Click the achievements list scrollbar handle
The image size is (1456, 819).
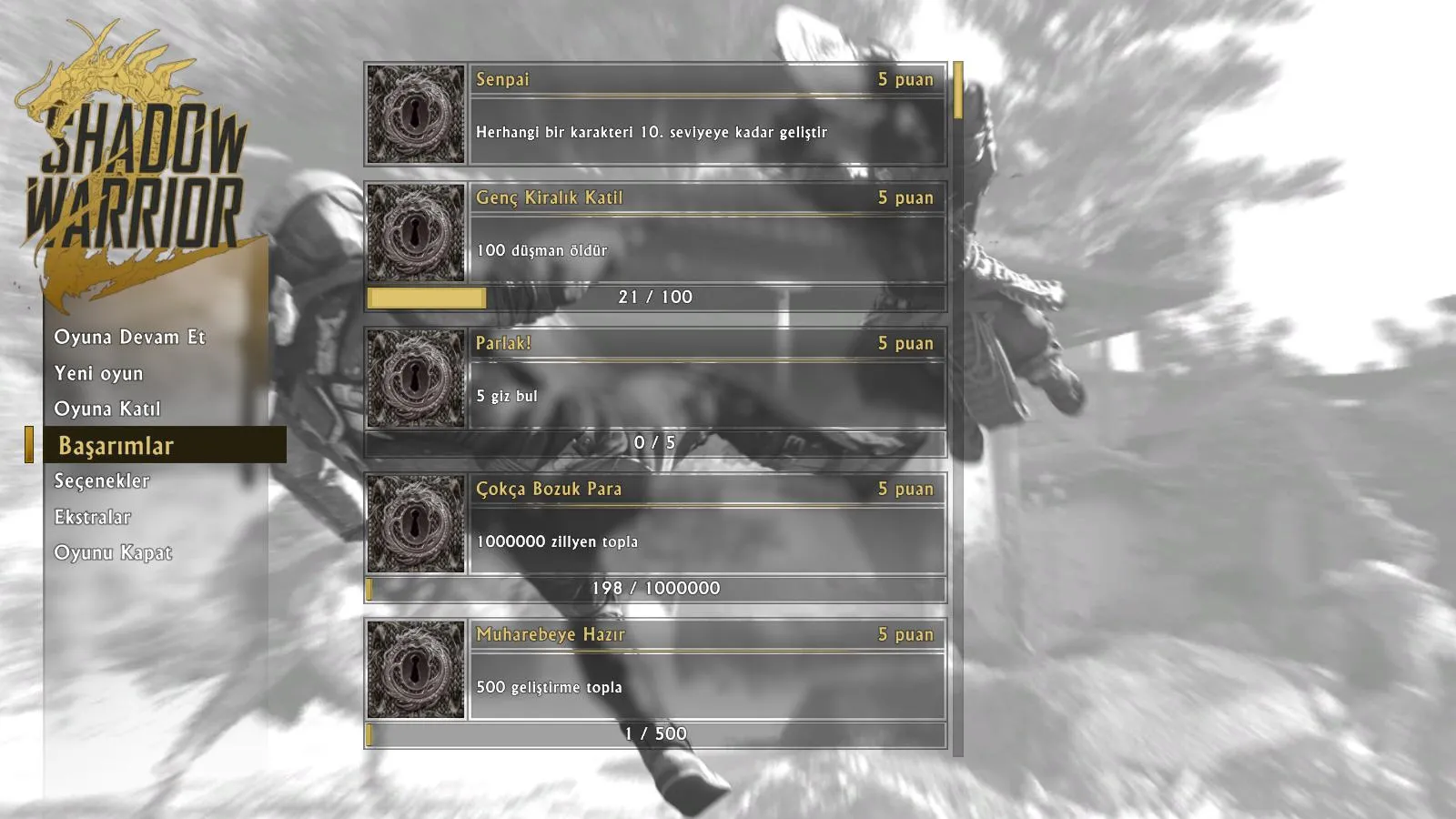(x=957, y=90)
